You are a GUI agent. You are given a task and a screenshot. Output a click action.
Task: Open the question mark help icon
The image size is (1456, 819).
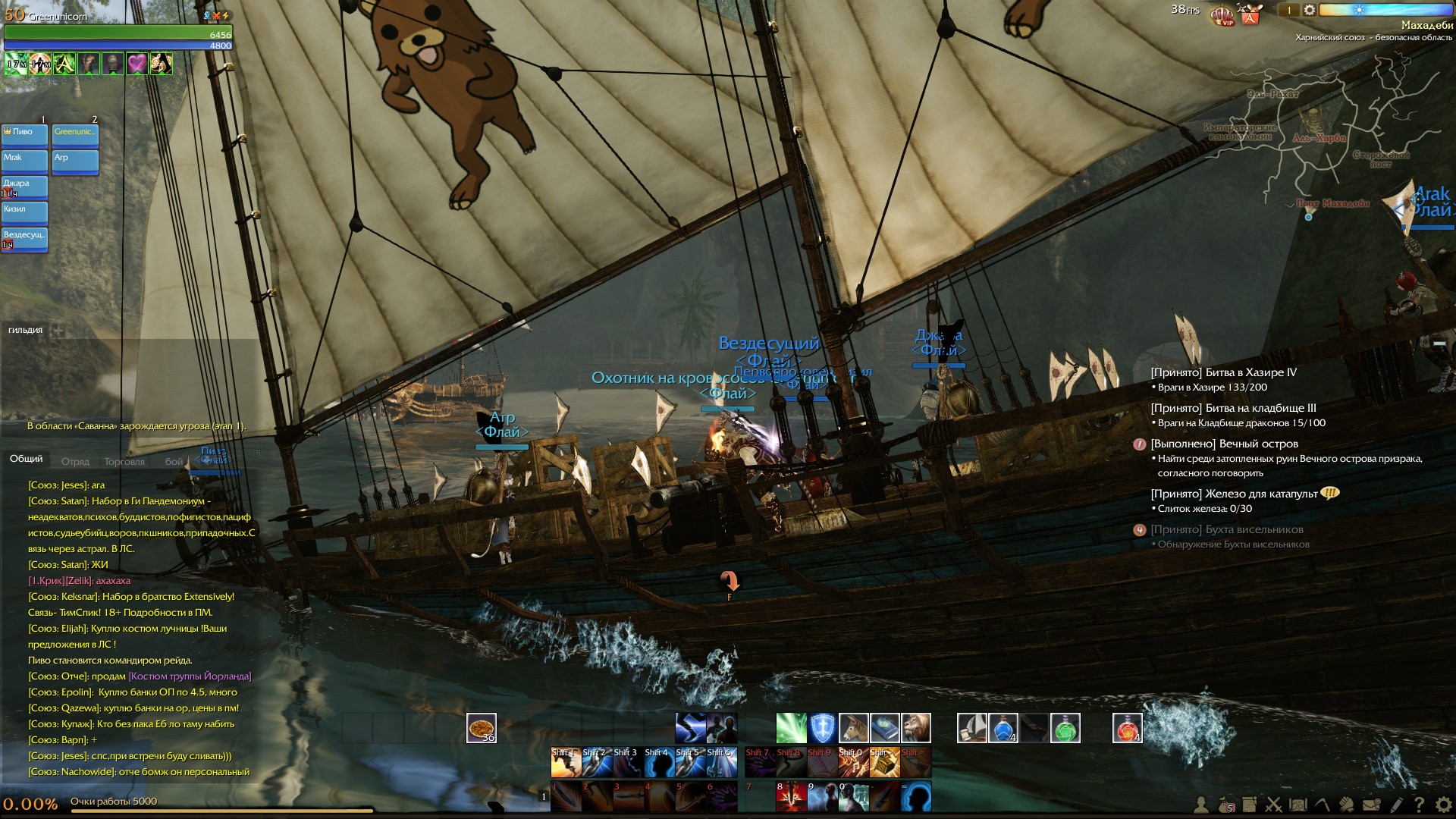point(1419,805)
